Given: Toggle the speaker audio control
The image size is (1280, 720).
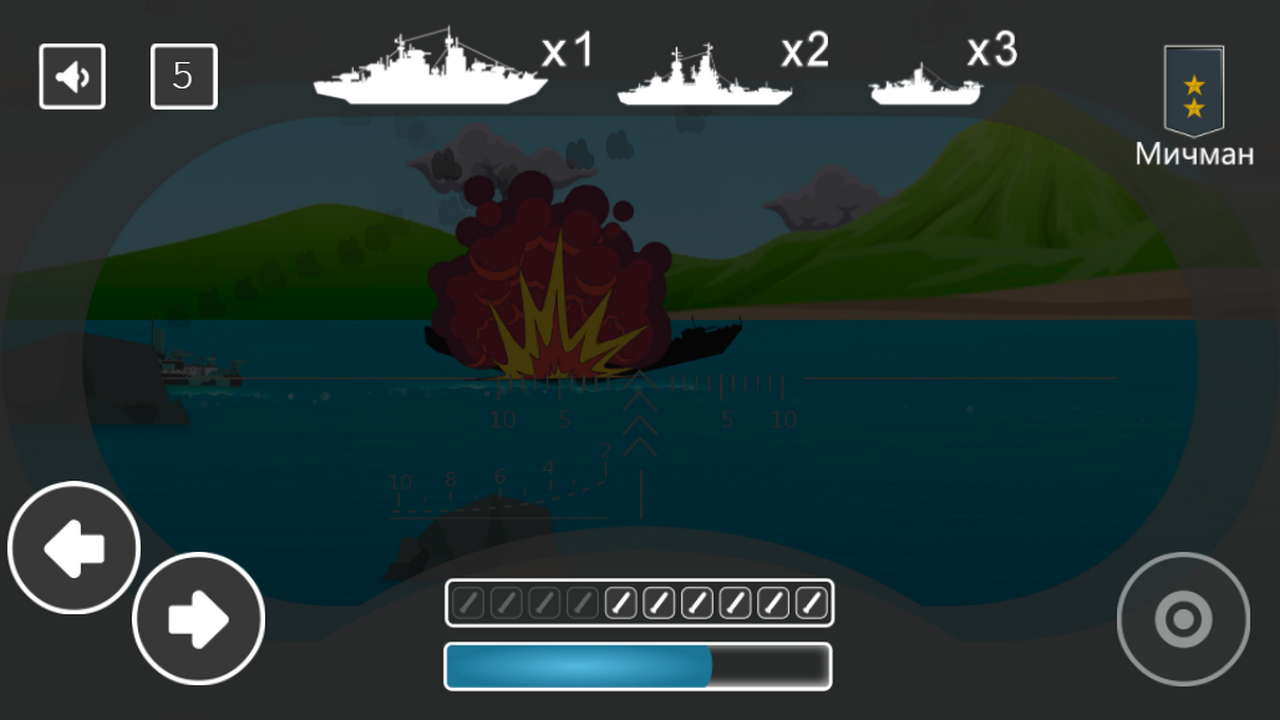Looking at the screenshot, I should 72,76.
